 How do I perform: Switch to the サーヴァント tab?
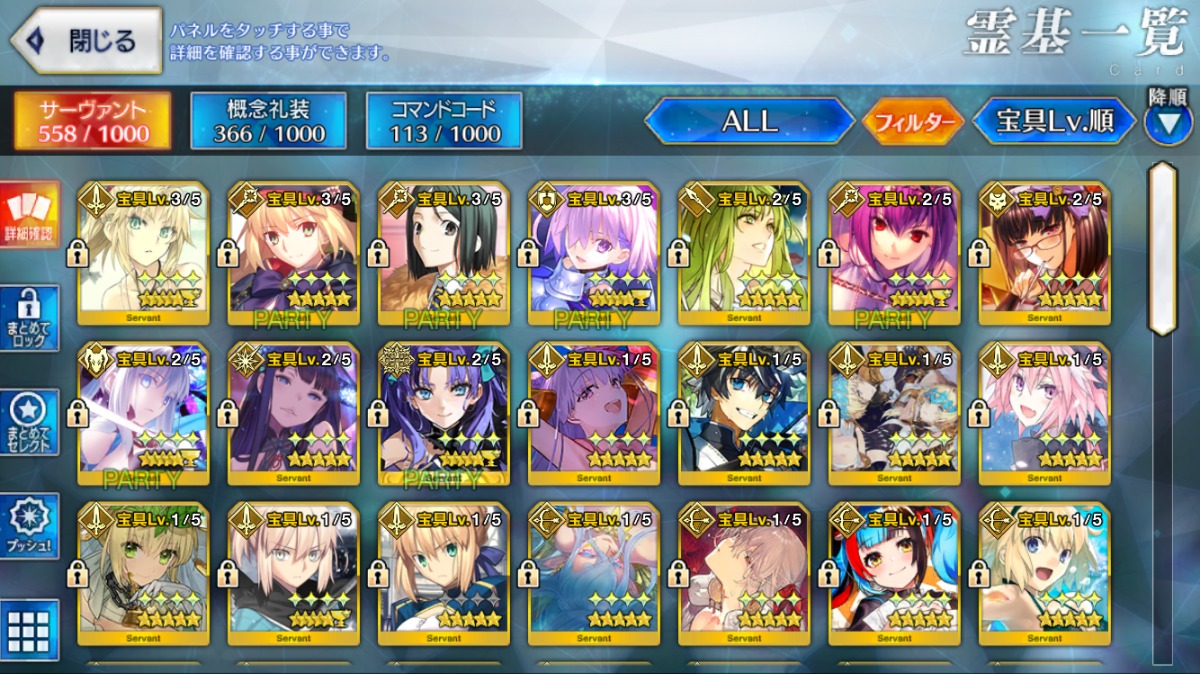92,121
